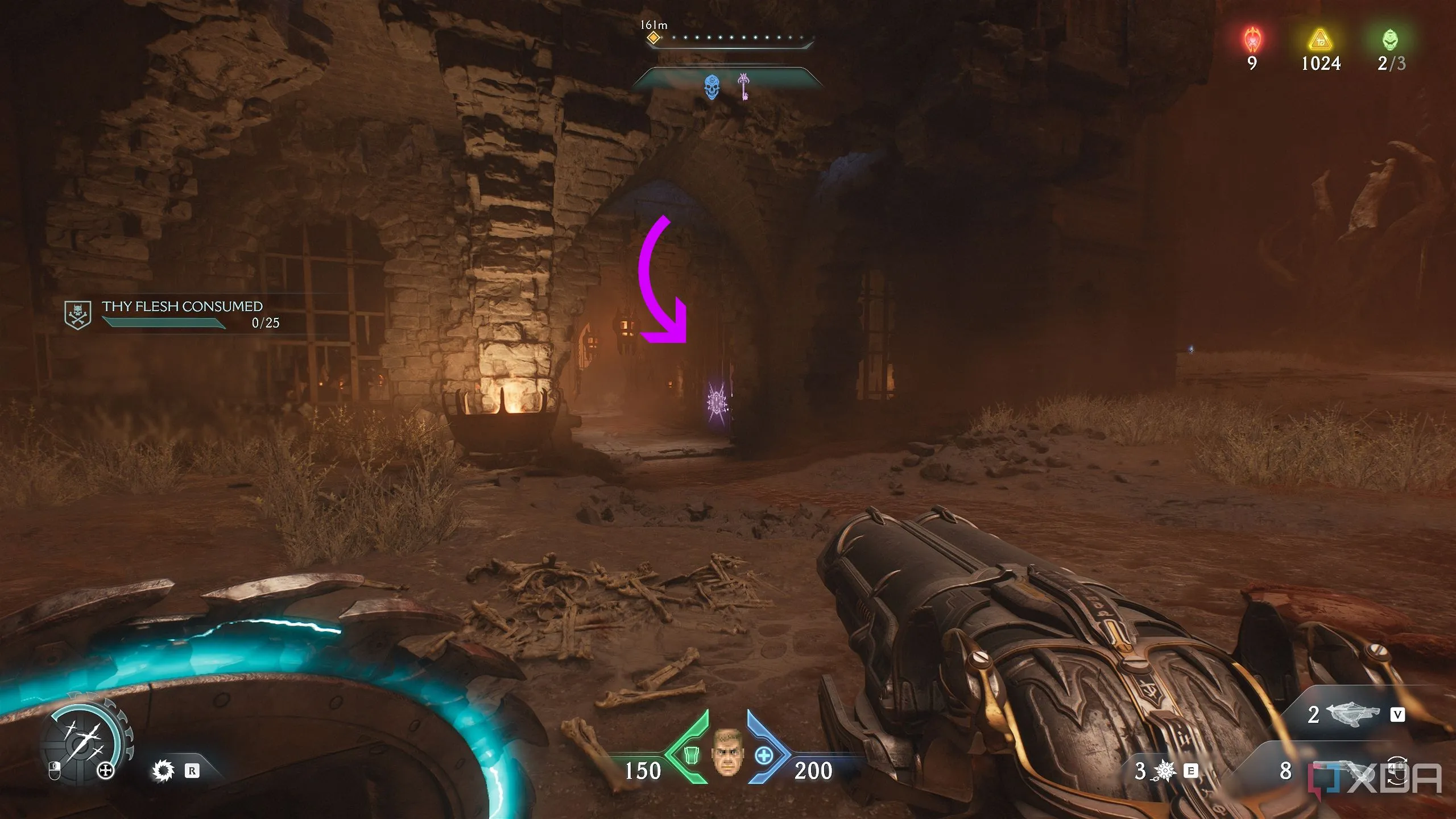Click the gold currency triangle icon

coord(1320,40)
